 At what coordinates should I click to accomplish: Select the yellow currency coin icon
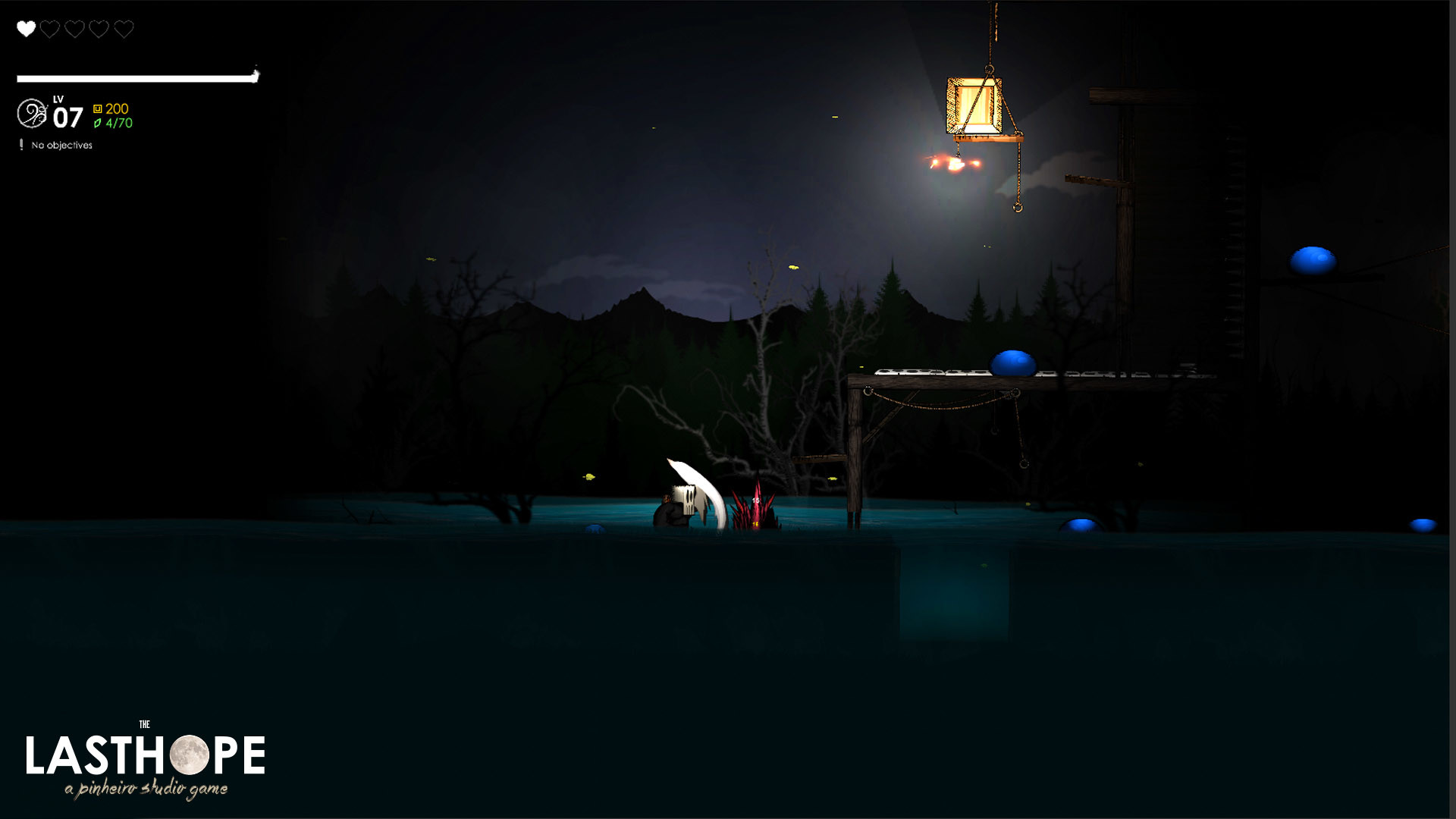97,108
